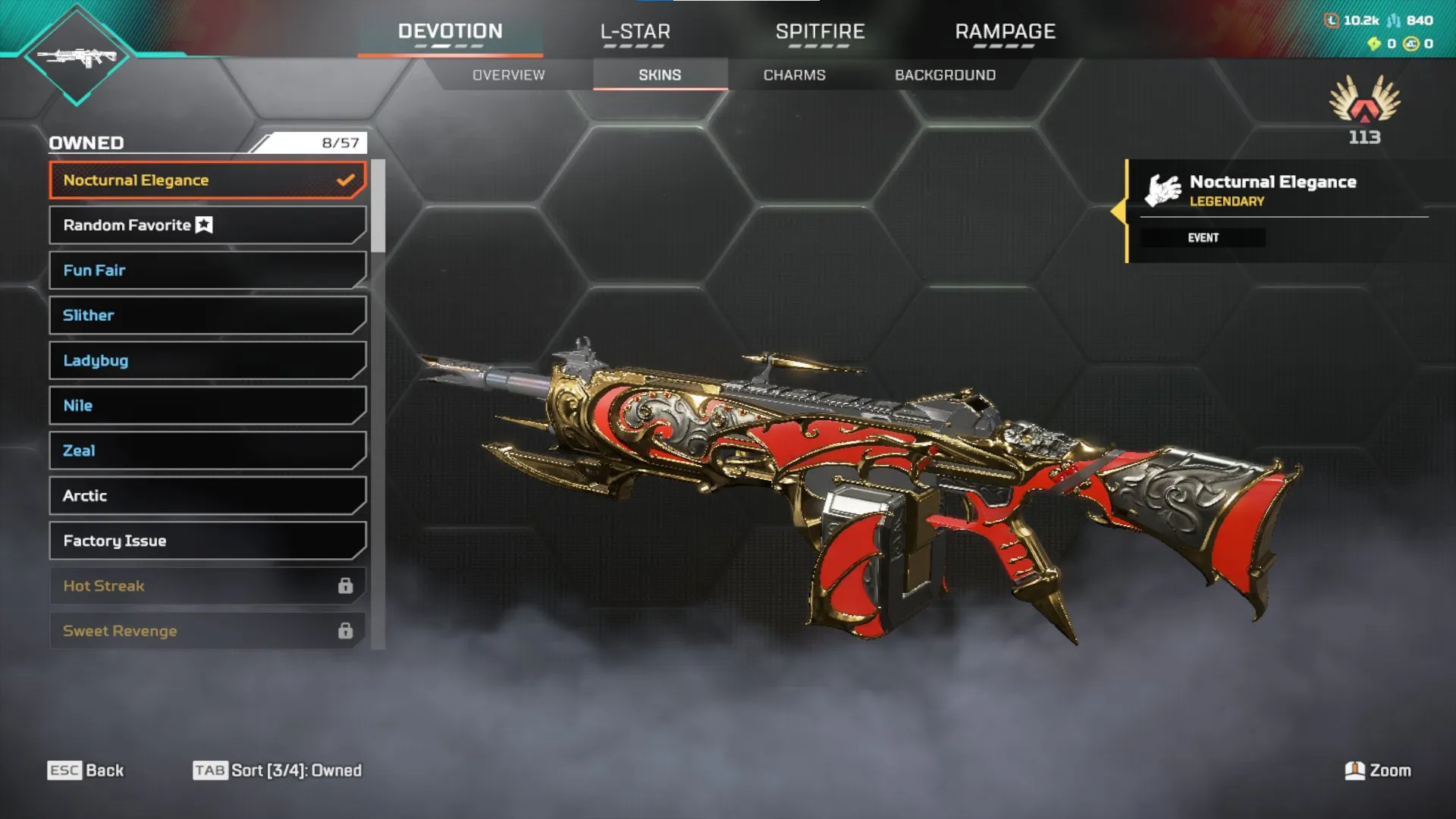Switch to the BACKGROUND tab
1456x819 pixels.
tap(945, 74)
